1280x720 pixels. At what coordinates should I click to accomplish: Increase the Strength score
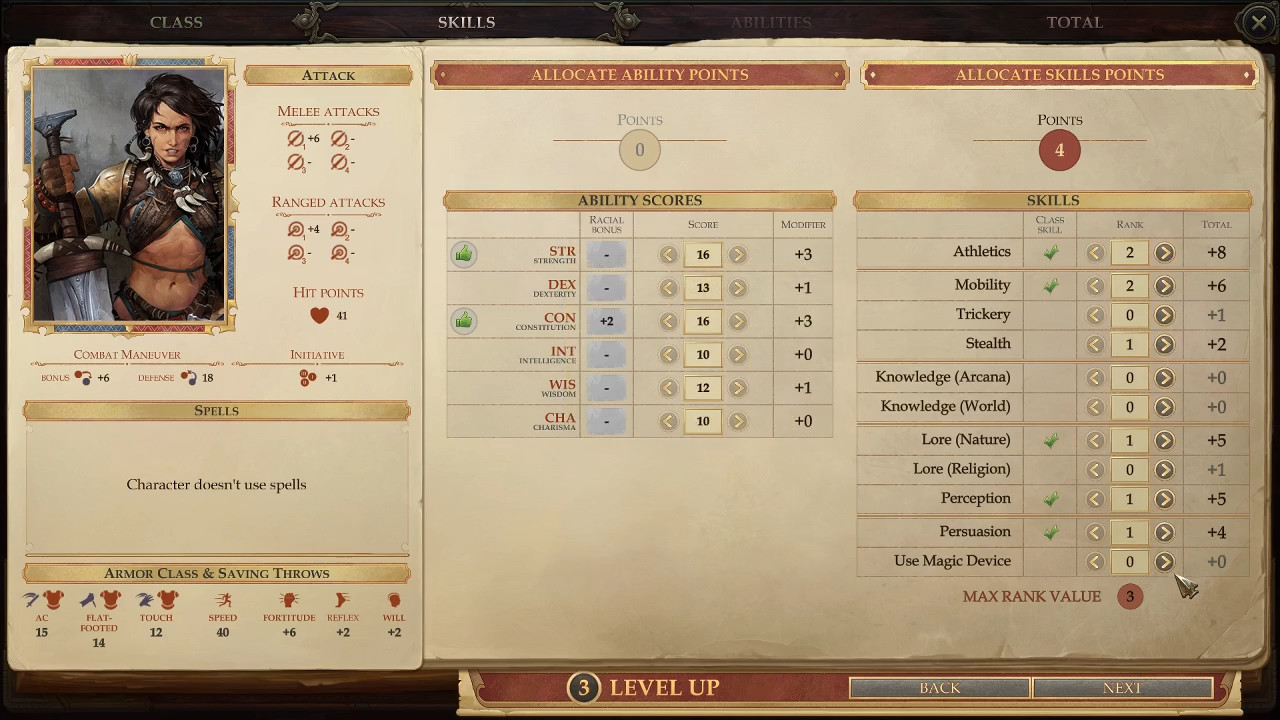(738, 255)
